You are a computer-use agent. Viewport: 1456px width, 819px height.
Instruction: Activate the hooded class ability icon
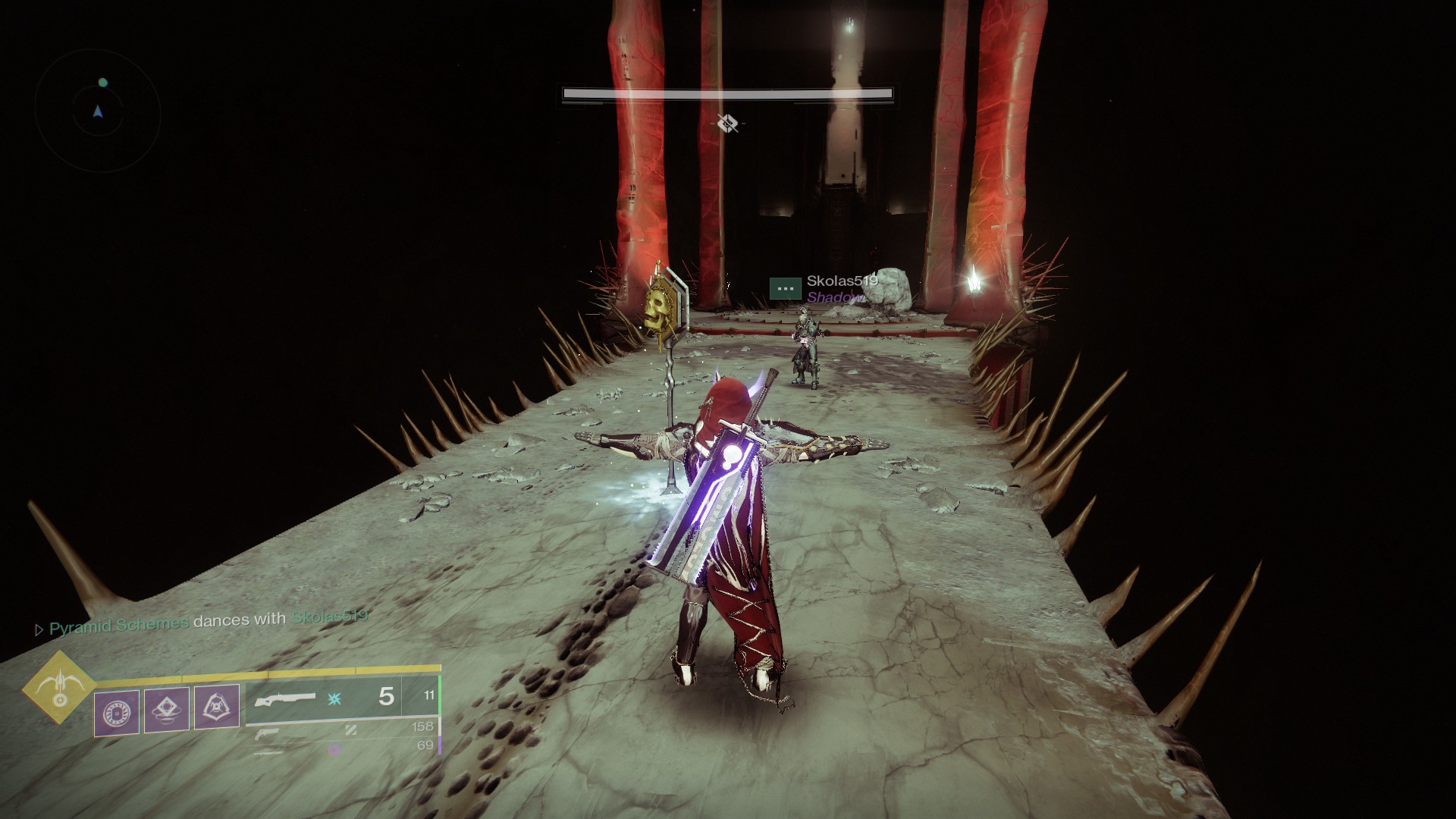click(x=217, y=708)
